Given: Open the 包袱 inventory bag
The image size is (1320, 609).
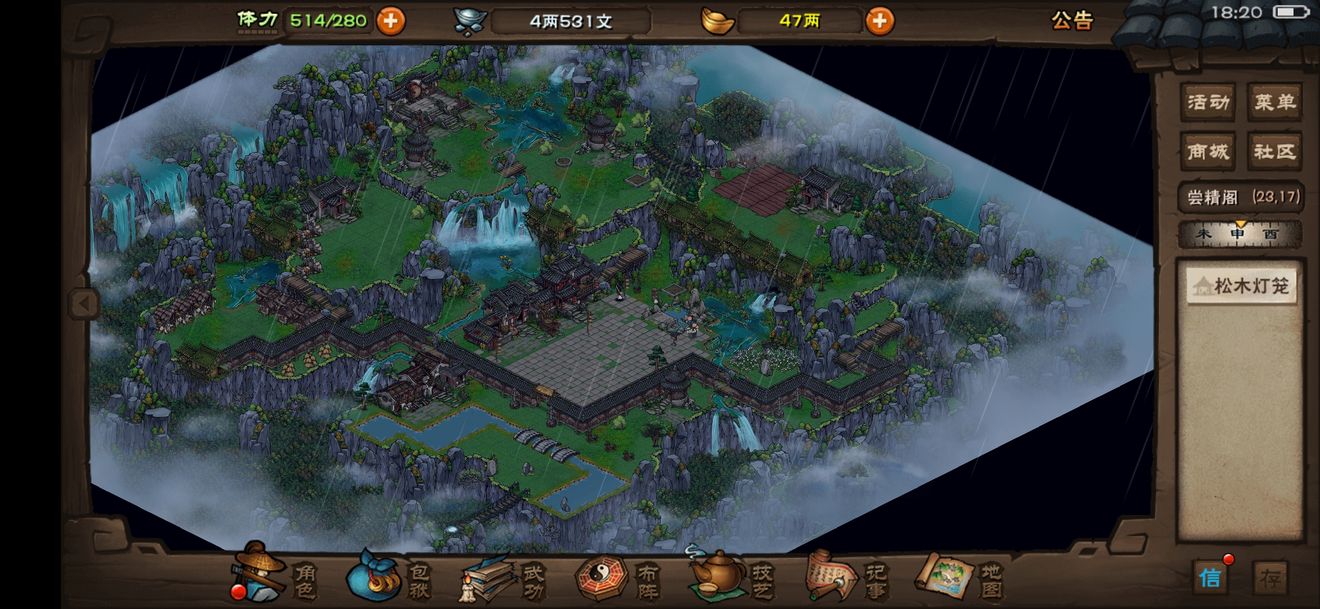Looking at the screenshot, I should coord(388,577).
